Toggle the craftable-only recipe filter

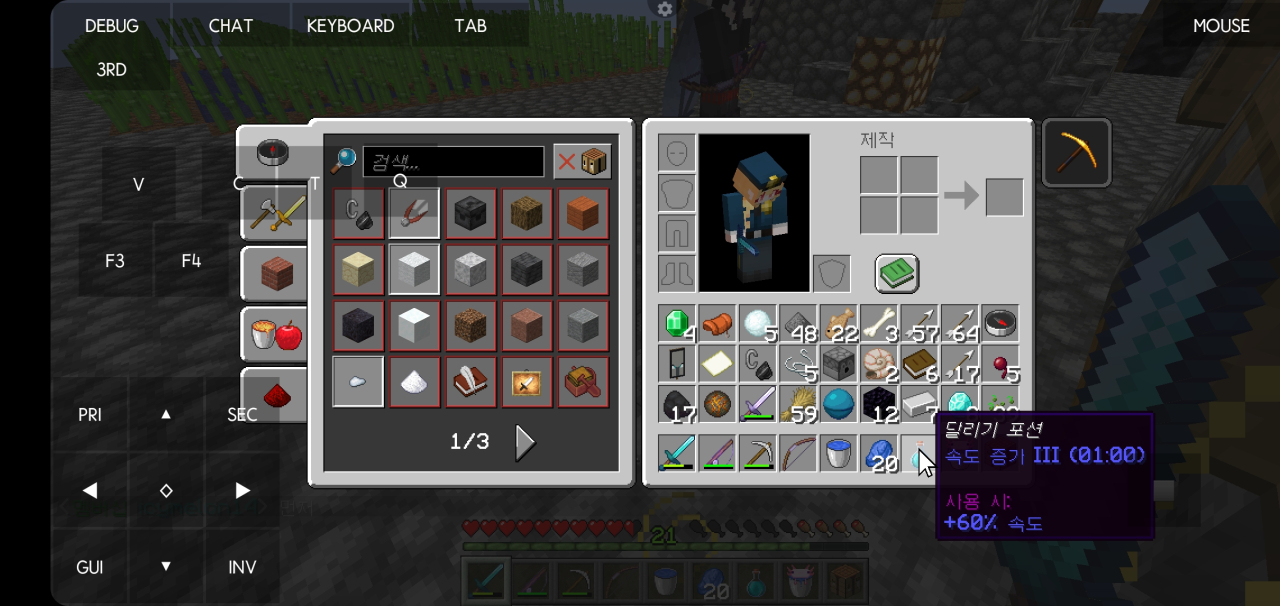(582, 161)
